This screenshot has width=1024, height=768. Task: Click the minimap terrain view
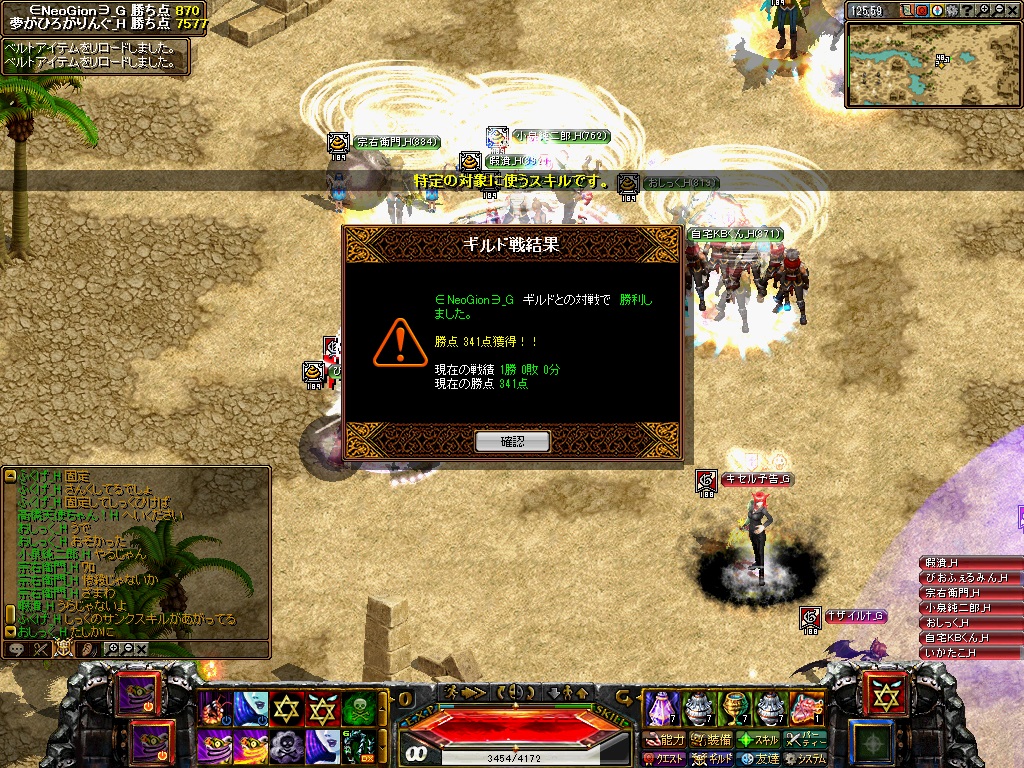tap(932, 64)
